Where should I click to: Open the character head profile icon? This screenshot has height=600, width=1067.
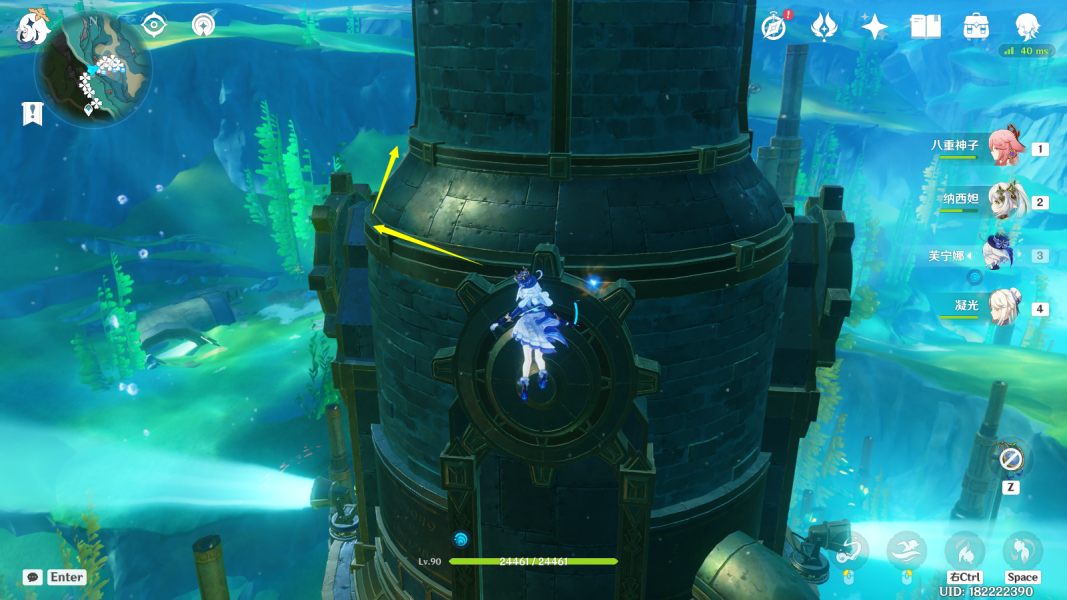(1027, 27)
